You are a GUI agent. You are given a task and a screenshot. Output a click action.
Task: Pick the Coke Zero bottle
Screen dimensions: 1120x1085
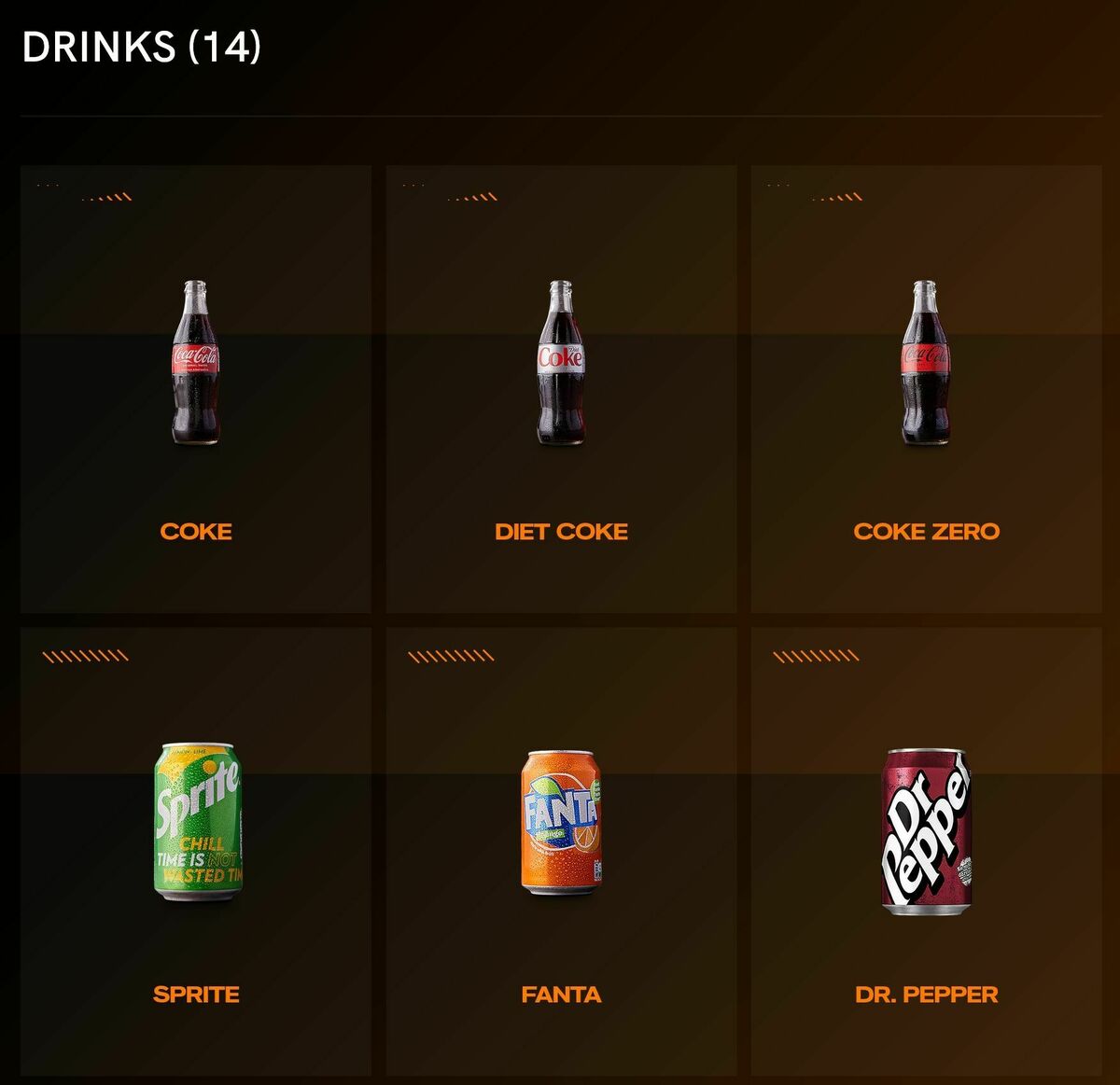(x=926, y=364)
